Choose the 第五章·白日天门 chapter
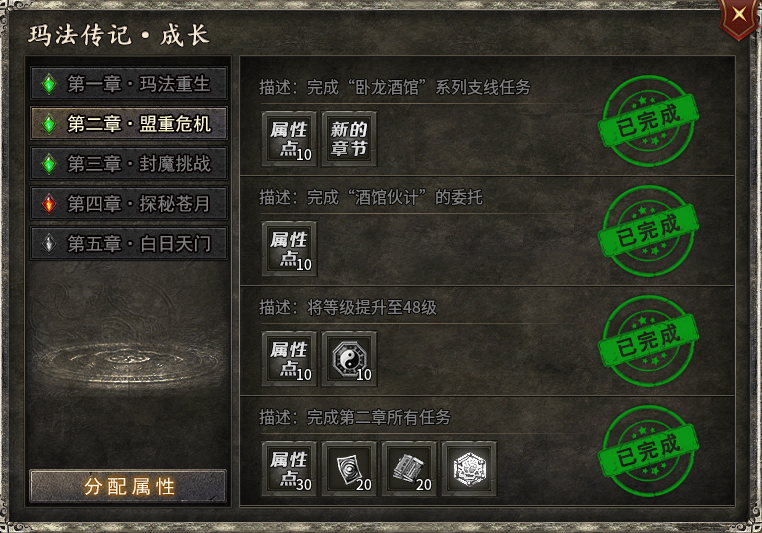Screen dimensions: 762x533 click(128, 243)
